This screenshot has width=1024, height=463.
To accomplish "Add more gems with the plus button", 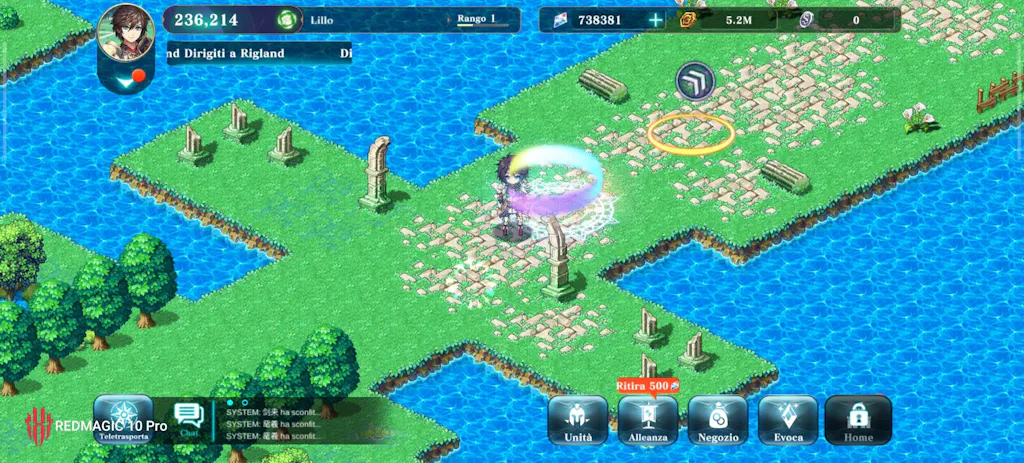I will pyautogui.click(x=655, y=19).
